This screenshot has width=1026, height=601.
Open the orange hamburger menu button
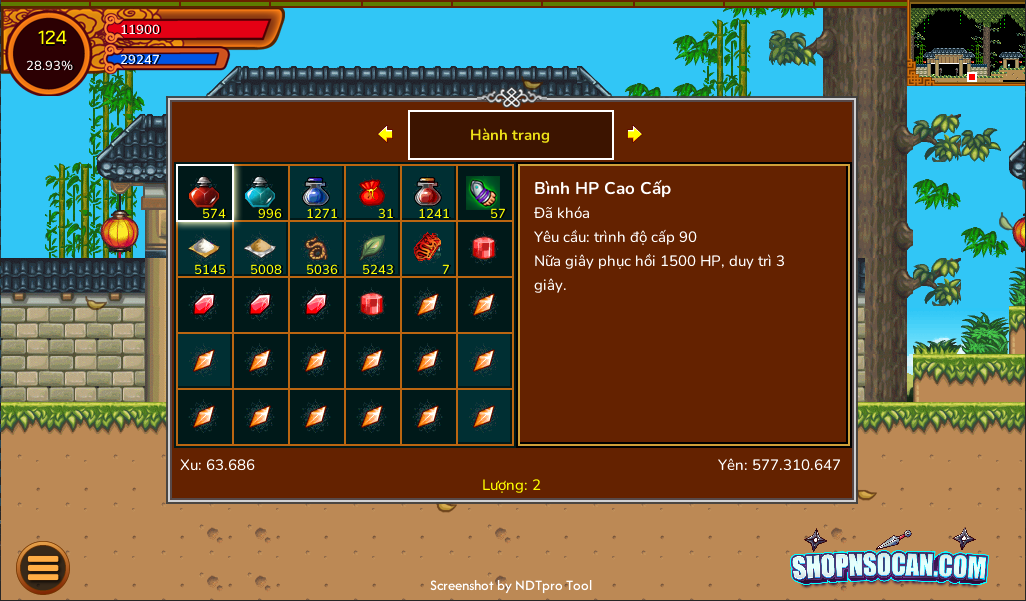43,568
